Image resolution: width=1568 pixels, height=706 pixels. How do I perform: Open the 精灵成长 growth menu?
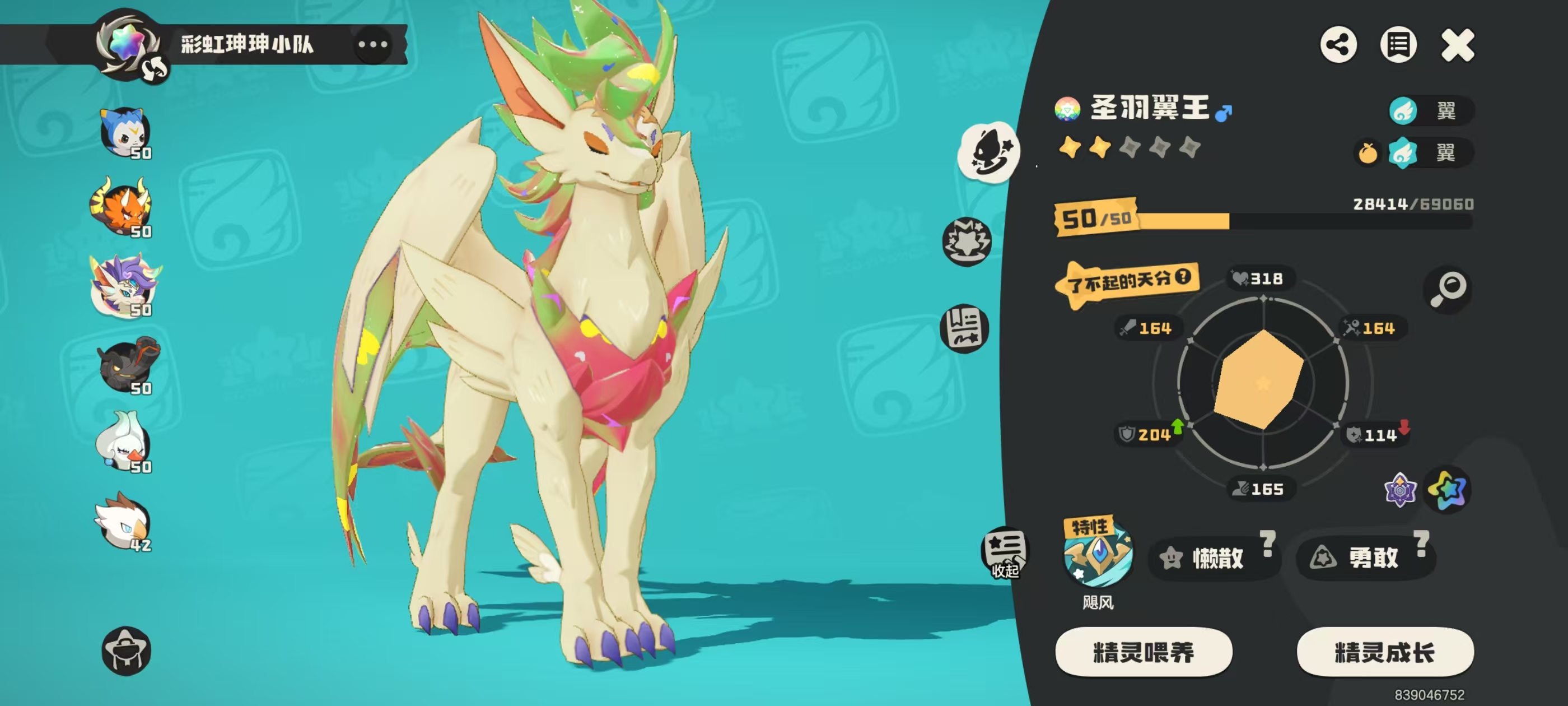click(1385, 652)
